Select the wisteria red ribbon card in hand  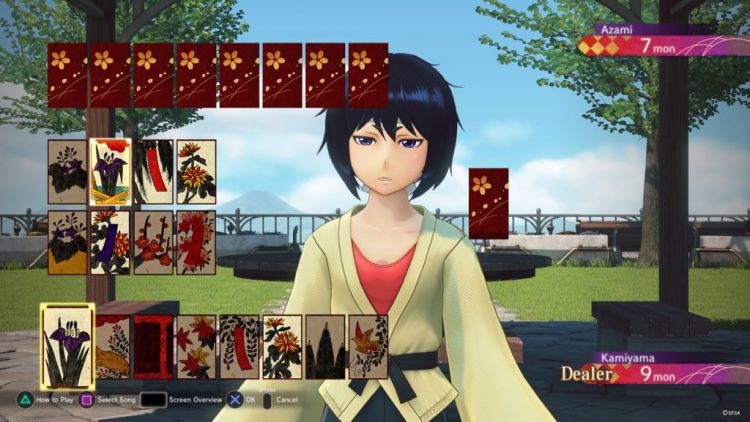(239, 346)
